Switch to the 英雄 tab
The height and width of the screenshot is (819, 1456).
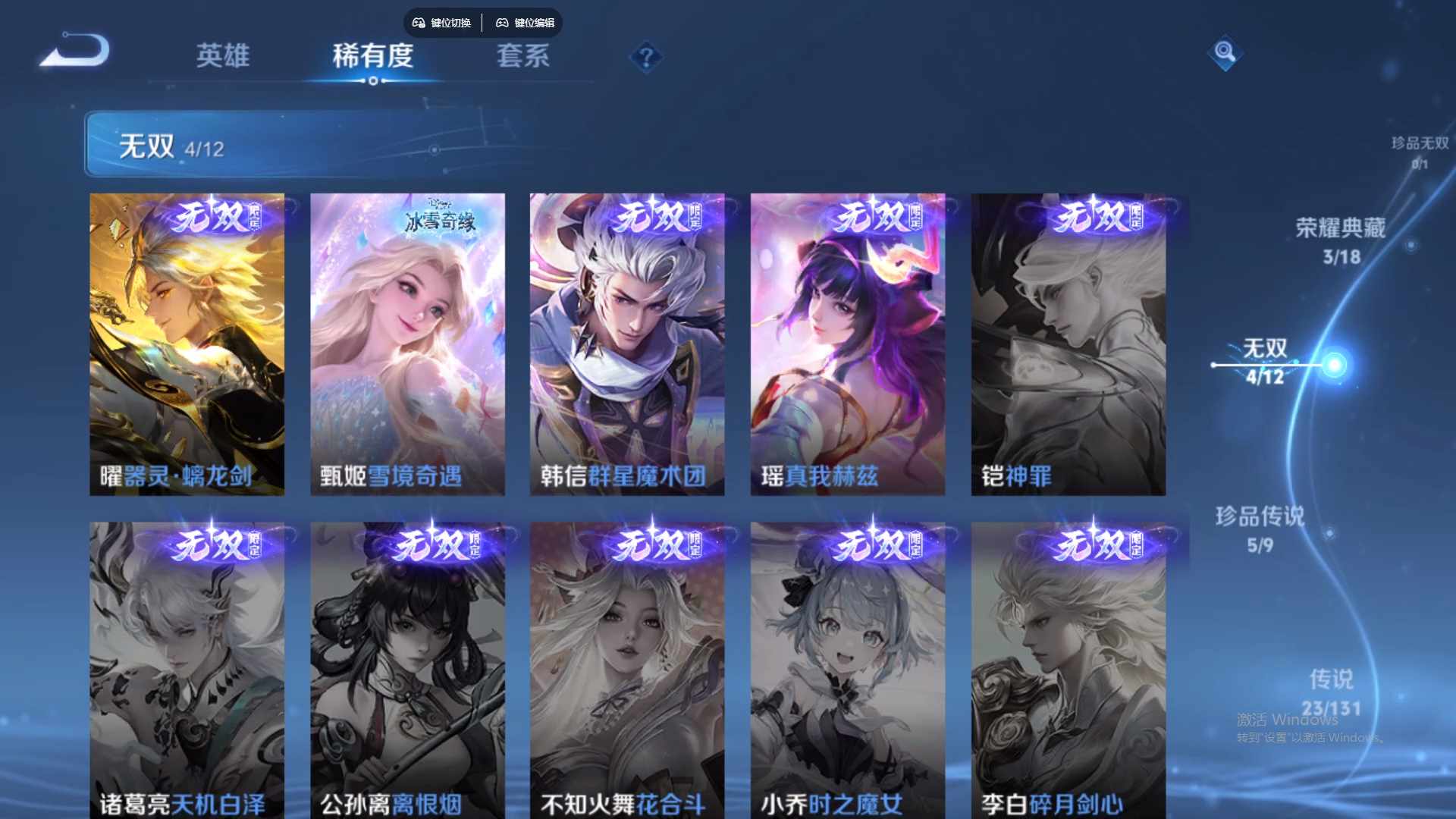tap(224, 57)
